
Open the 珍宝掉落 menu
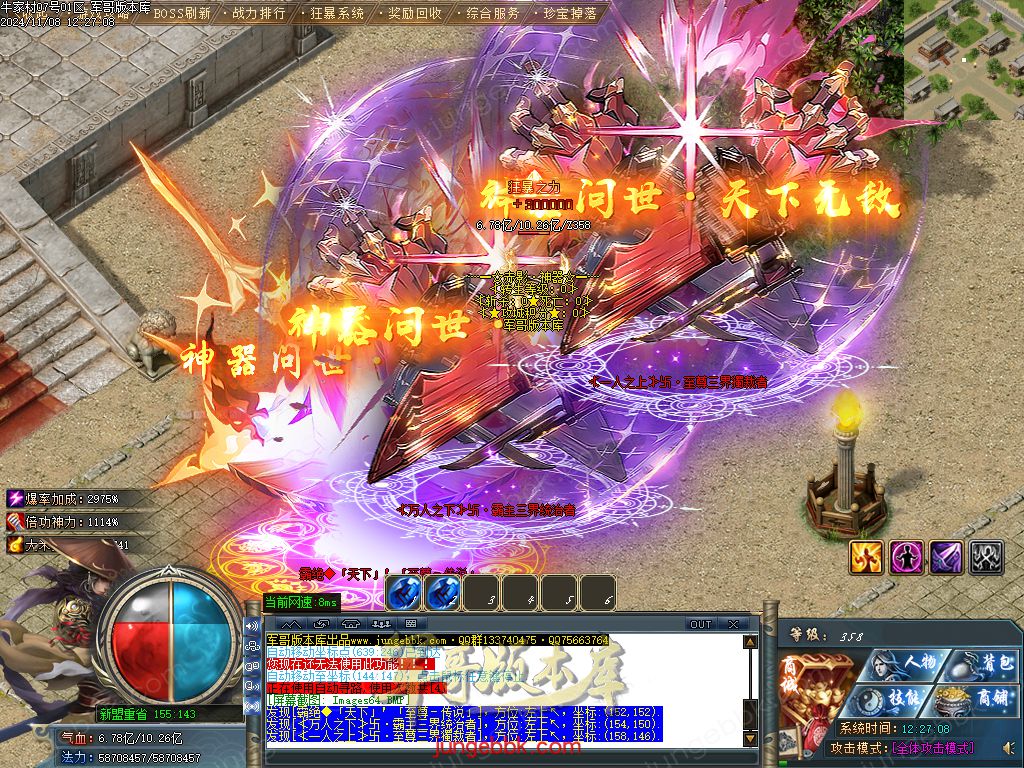coord(570,14)
